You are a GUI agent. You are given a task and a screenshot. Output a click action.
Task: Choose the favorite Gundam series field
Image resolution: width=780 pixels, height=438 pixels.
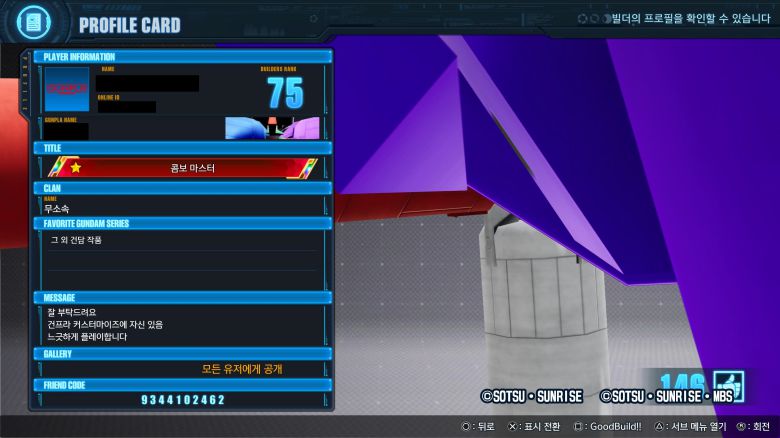pos(182,240)
